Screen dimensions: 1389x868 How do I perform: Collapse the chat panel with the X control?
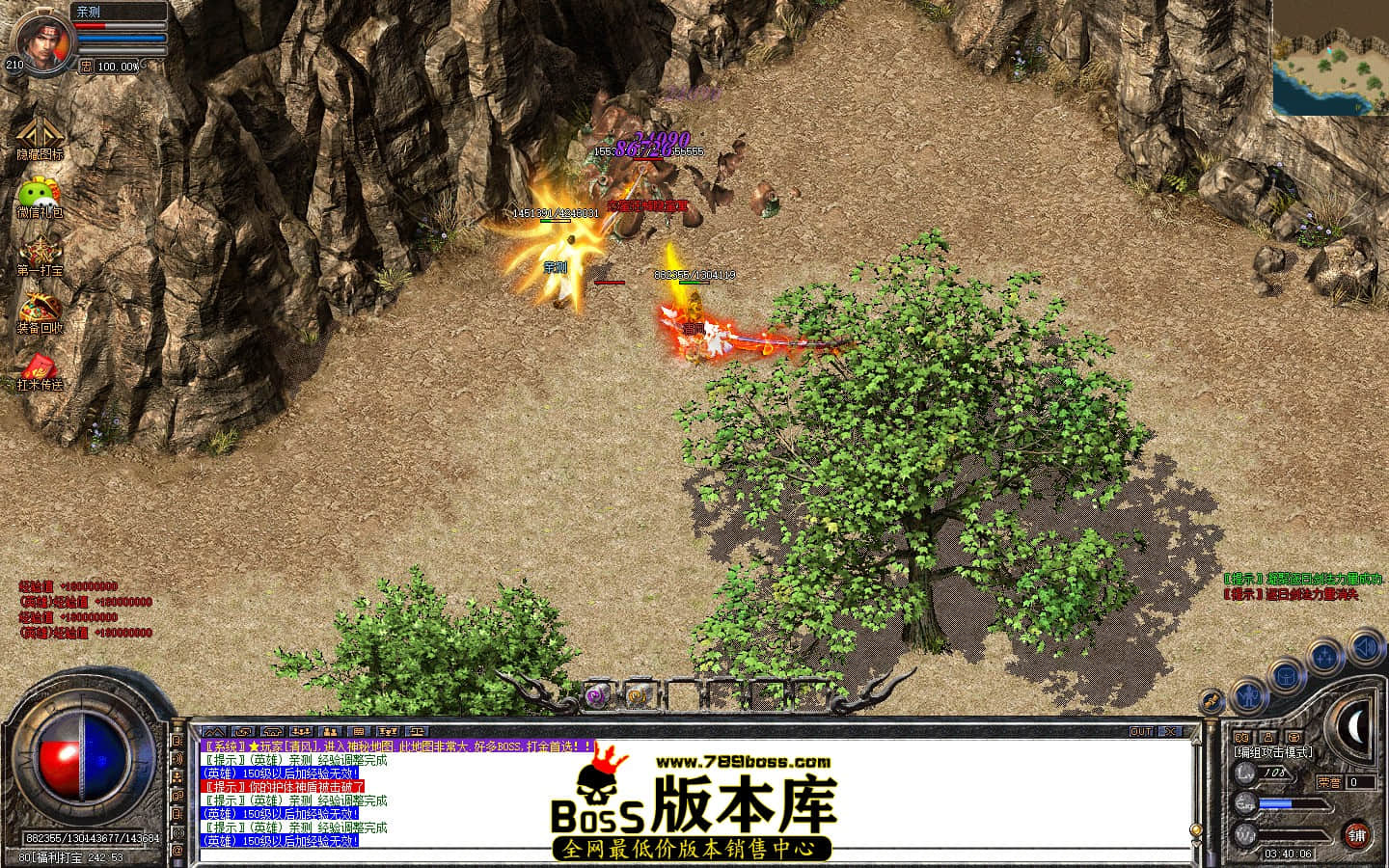point(1169,732)
